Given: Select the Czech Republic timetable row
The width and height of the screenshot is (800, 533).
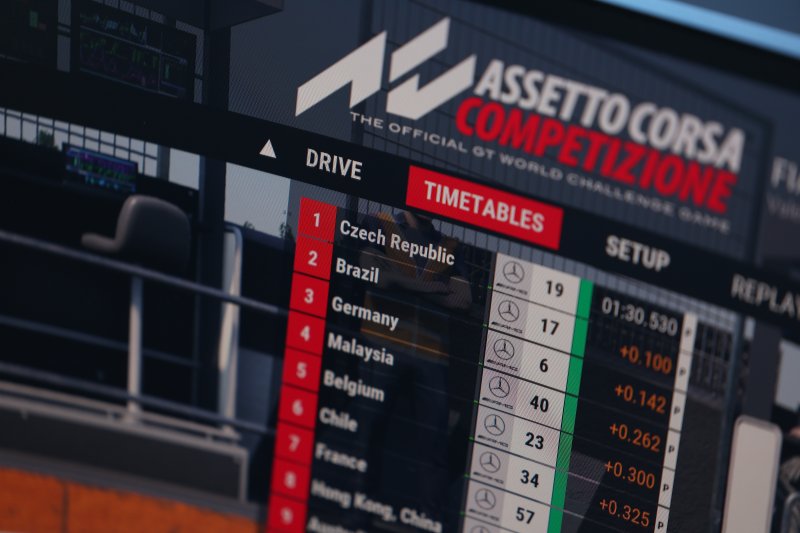Looking at the screenshot, I should click(396, 242).
